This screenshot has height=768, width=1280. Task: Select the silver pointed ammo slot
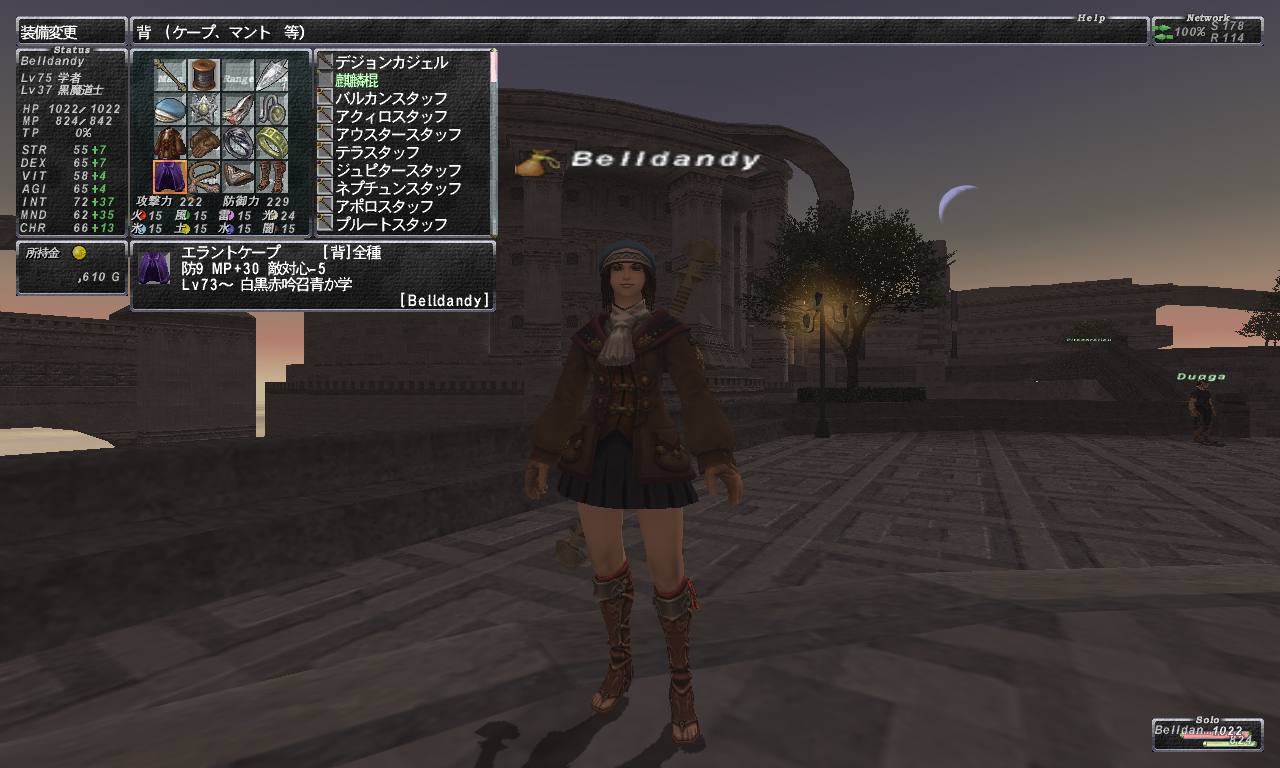pyautogui.click(x=272, y=74)
